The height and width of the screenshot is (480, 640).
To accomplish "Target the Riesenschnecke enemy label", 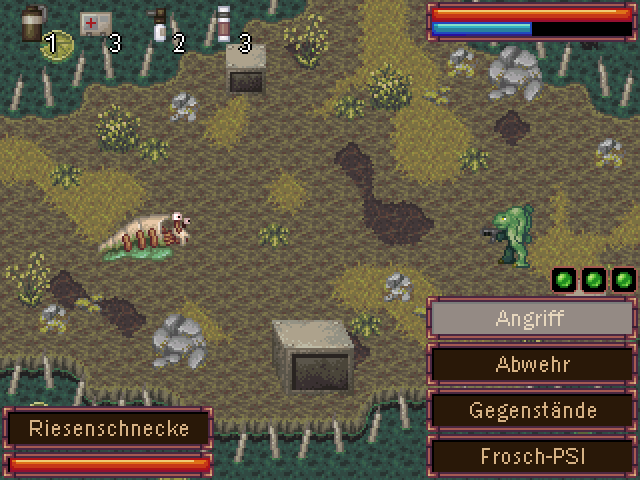I will tap(109, 429).
